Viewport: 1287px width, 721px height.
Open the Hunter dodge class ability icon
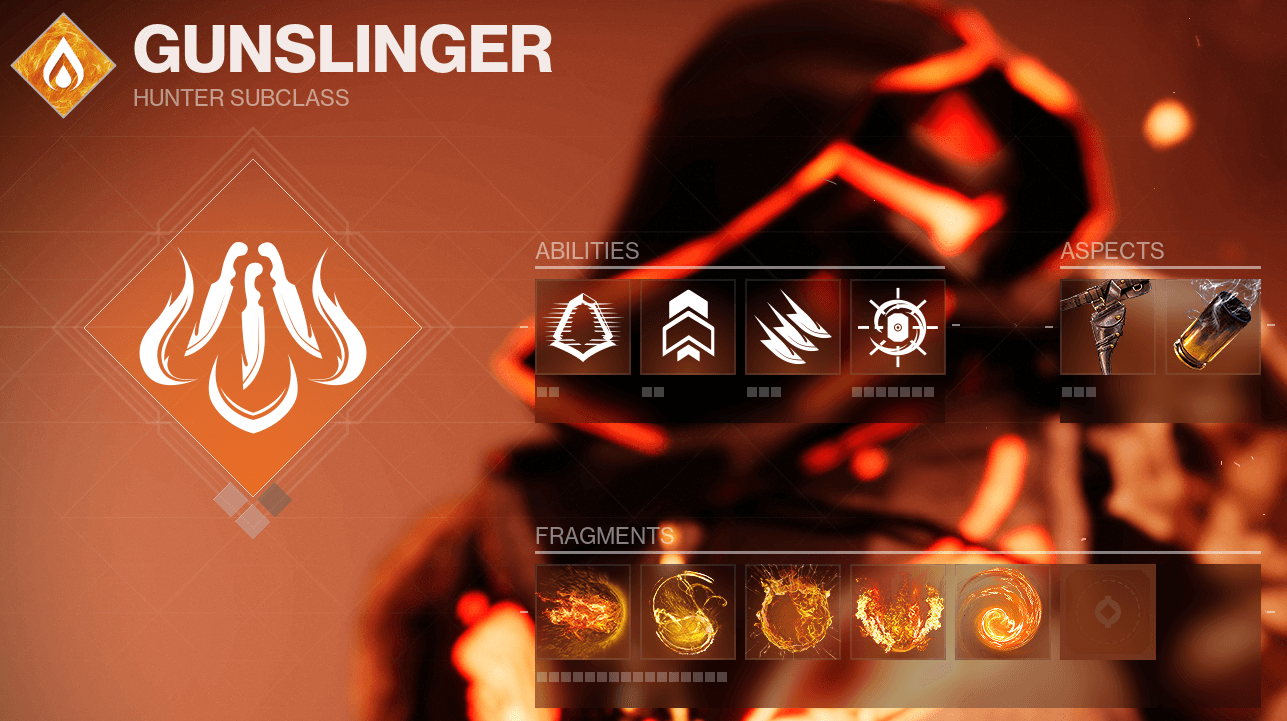point(583,327)
